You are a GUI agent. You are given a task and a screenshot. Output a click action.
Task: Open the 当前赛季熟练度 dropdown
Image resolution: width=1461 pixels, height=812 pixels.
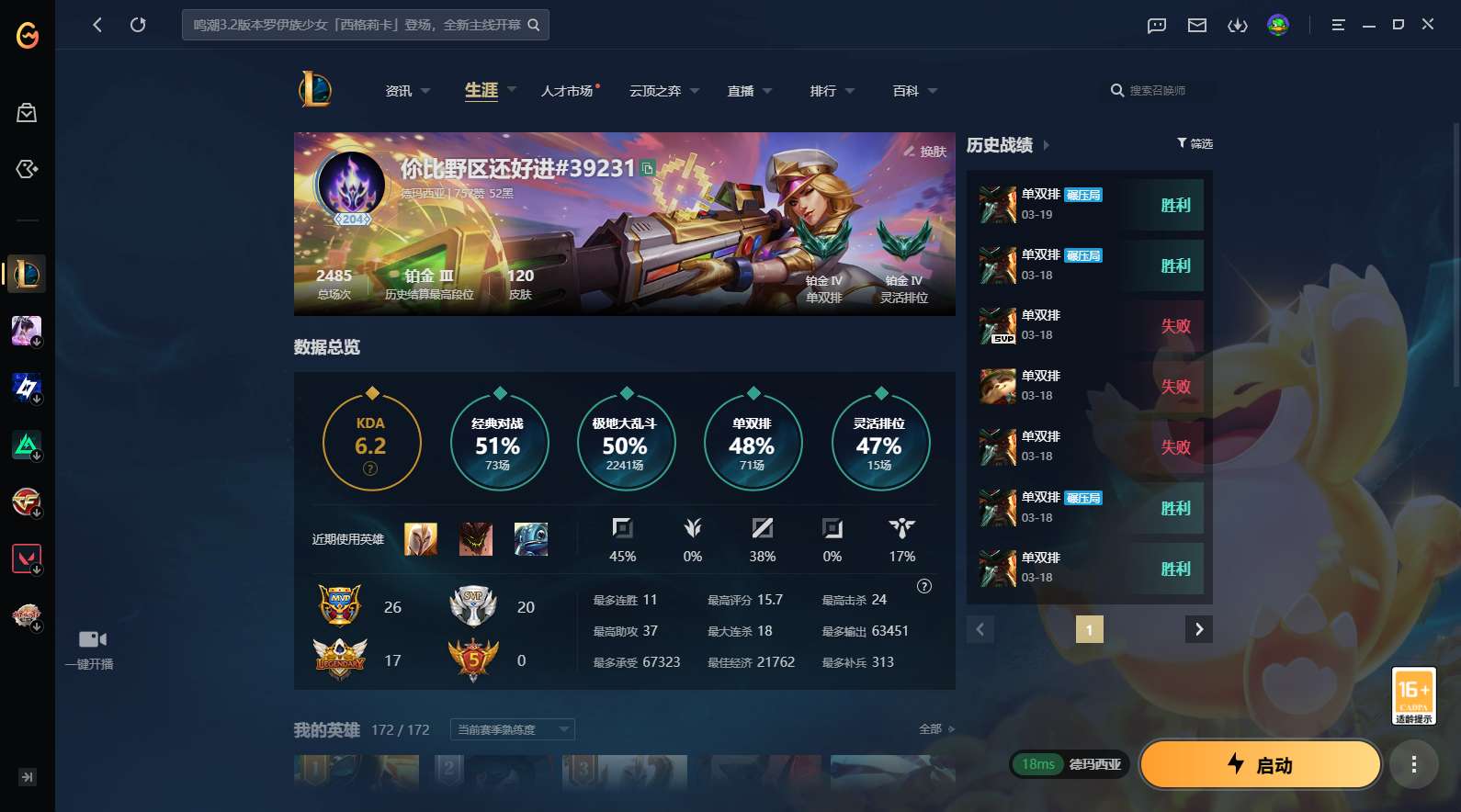click(512, 728)
